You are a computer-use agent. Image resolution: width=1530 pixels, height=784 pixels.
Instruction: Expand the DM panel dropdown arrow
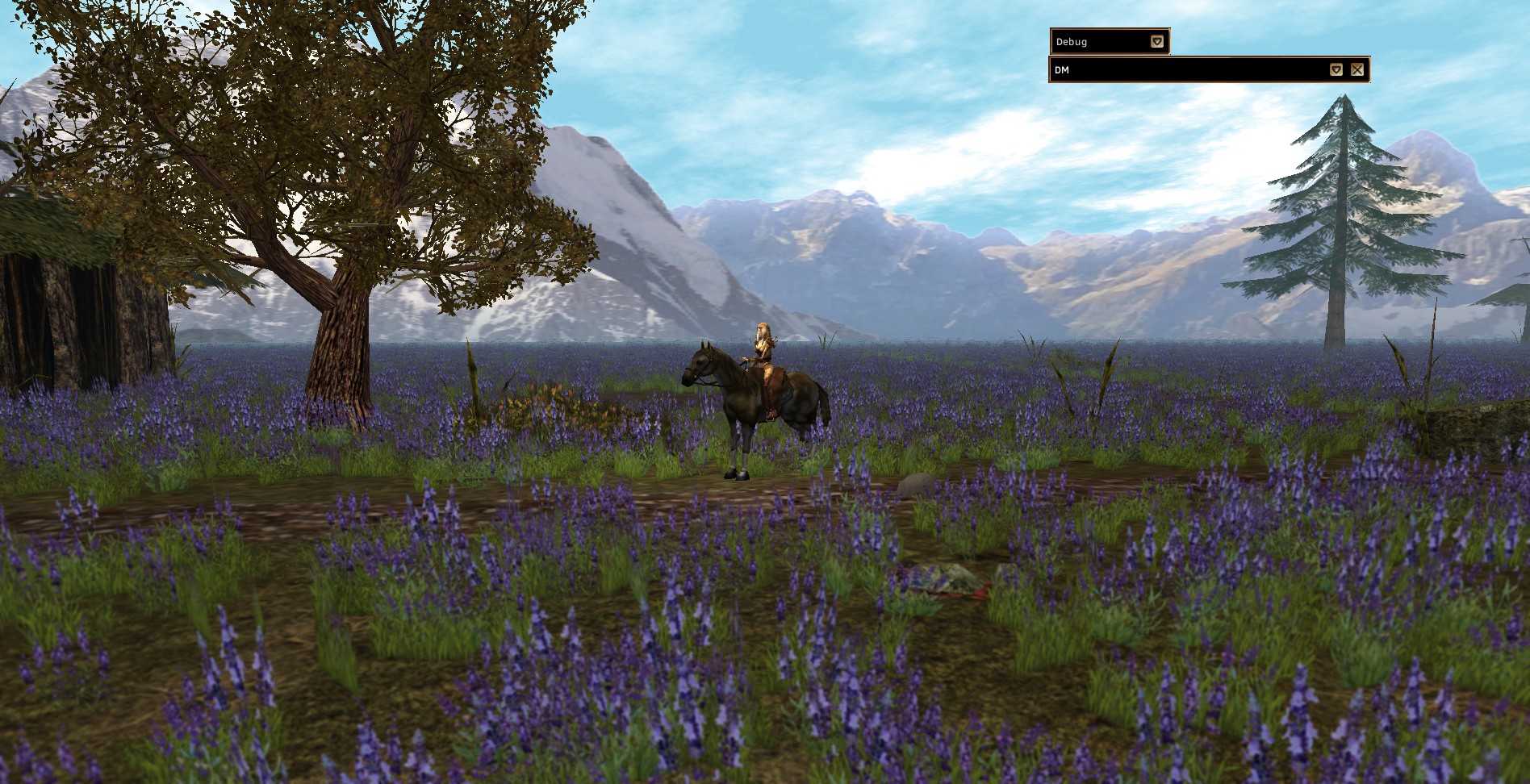click(x=1336, y=70)
